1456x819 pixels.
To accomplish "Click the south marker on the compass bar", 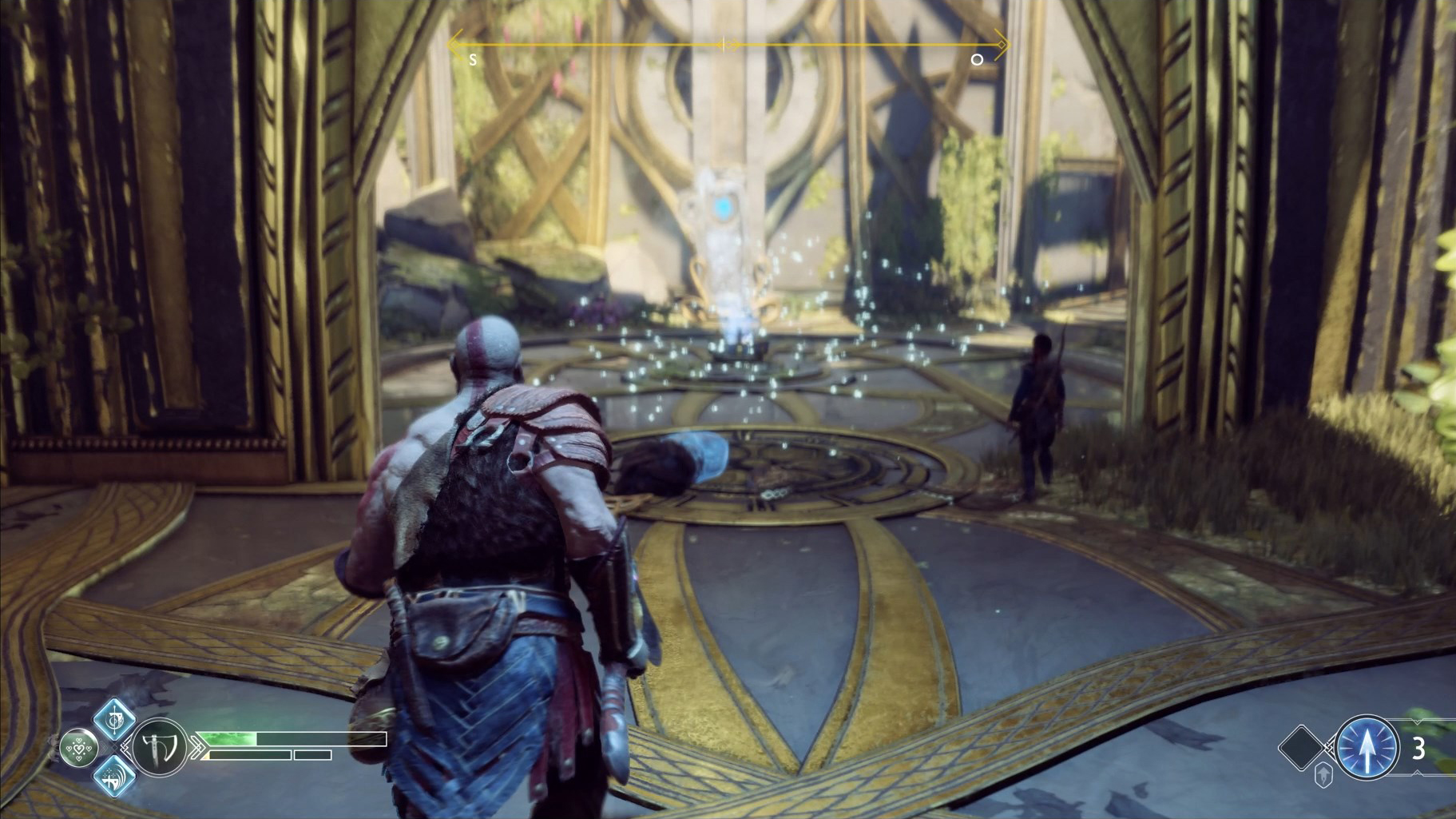I will tap(474, 58).
